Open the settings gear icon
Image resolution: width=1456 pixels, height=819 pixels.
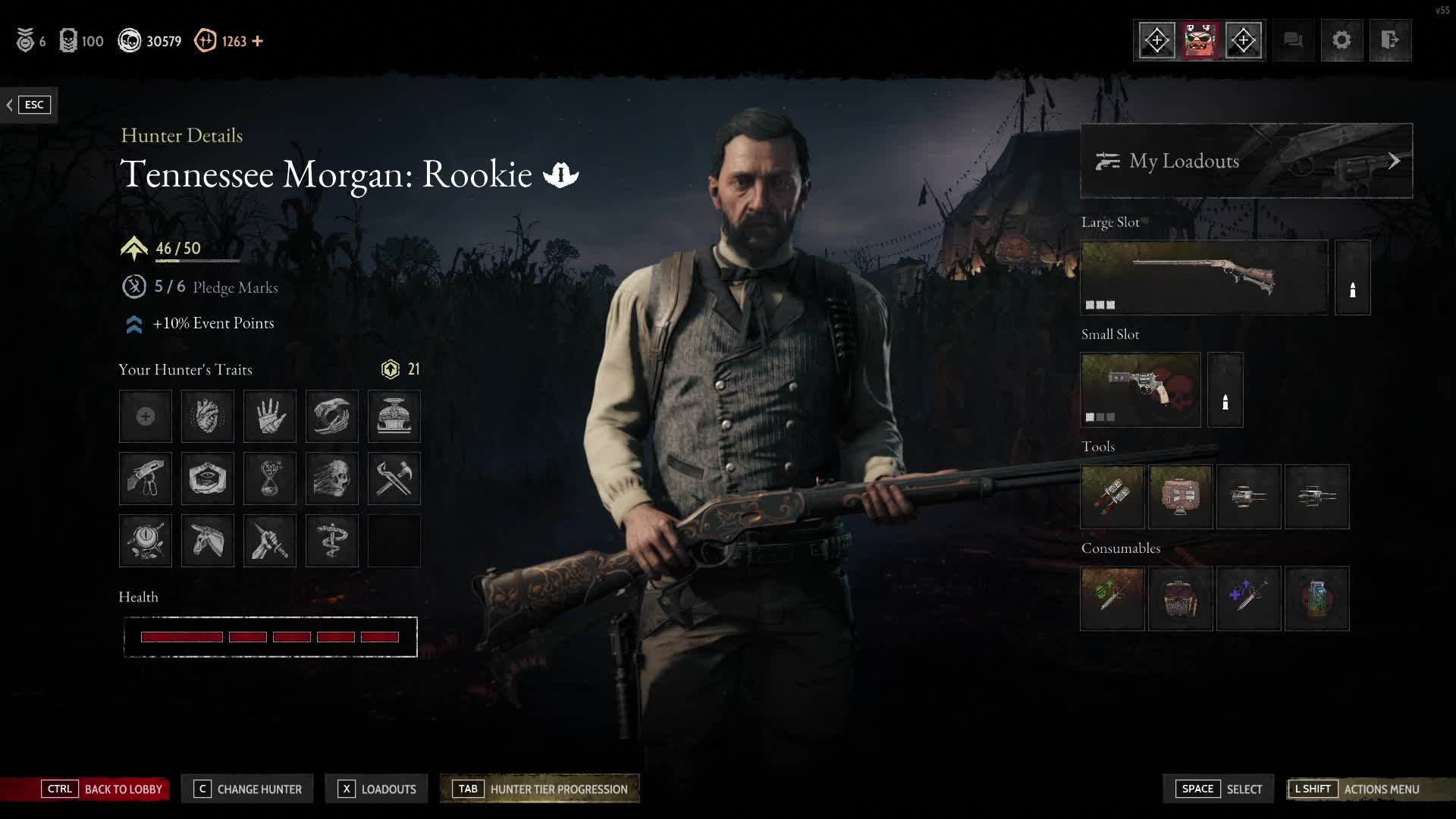1341,40
